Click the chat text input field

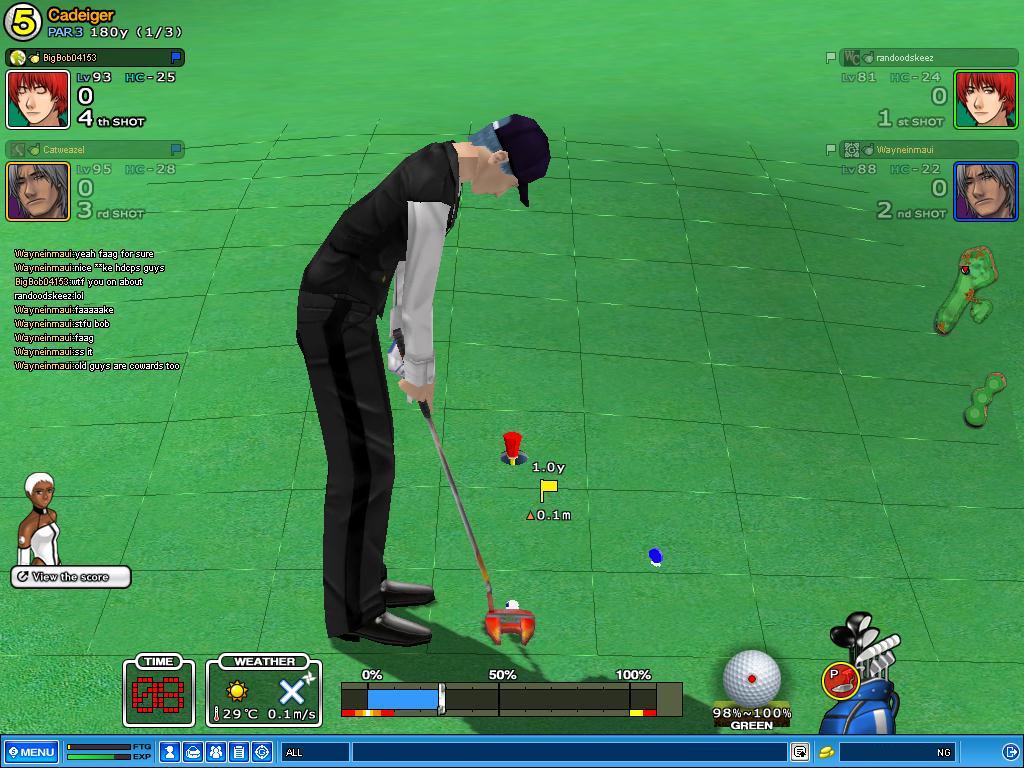(x=570, y=752)
